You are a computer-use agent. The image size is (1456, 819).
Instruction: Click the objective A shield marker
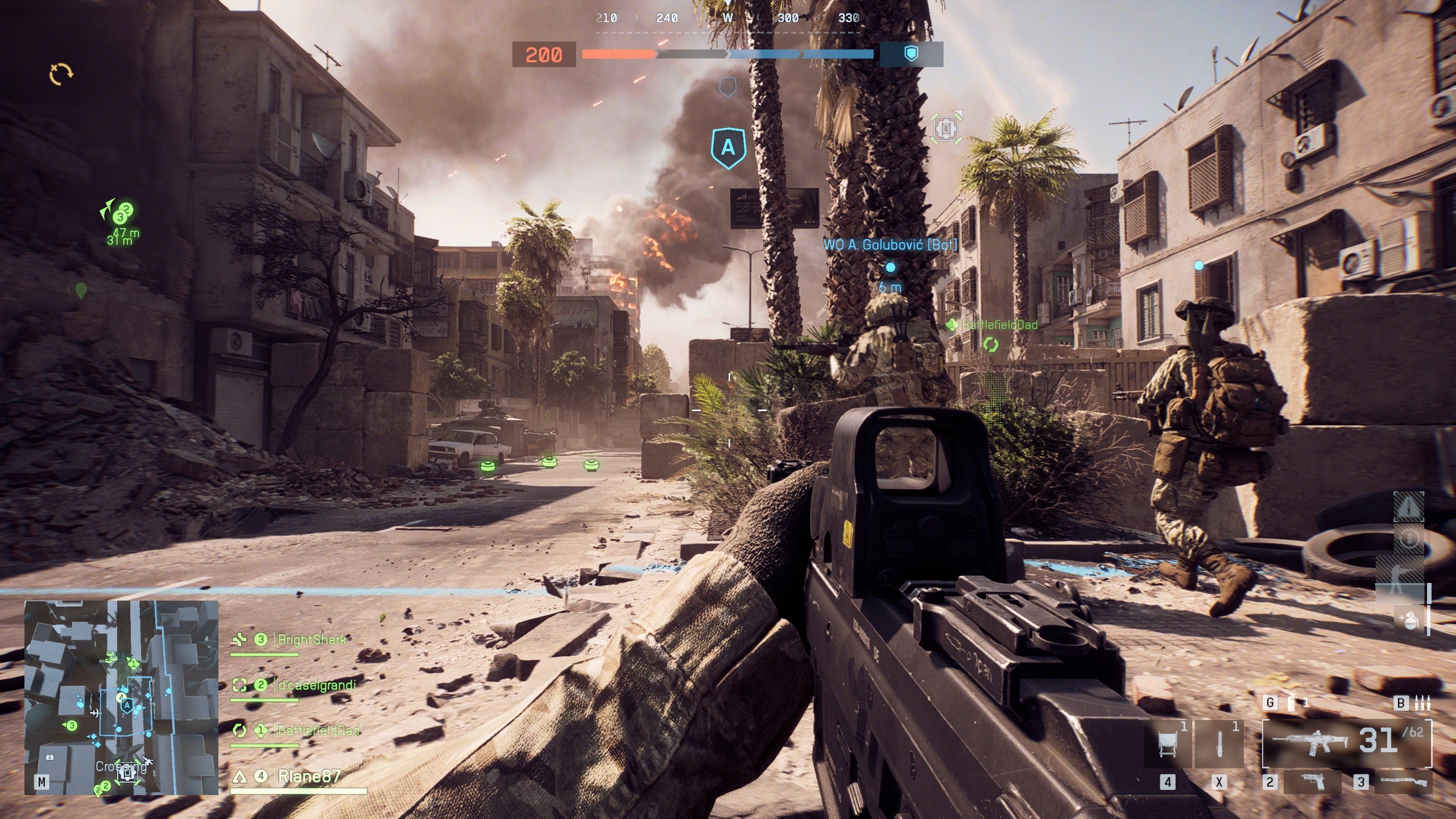point(728,148)
